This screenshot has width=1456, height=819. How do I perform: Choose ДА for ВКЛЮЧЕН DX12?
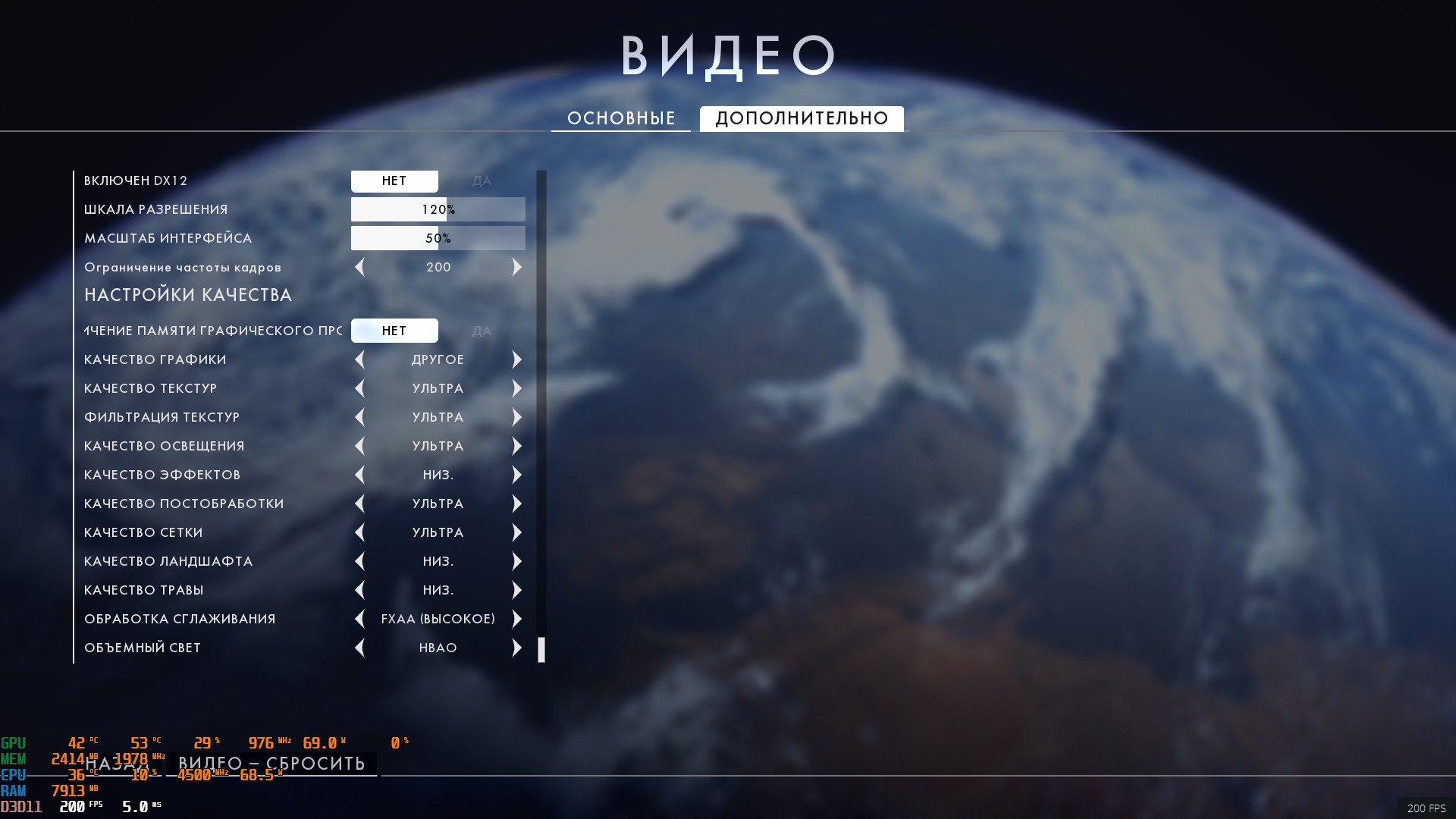482,181
